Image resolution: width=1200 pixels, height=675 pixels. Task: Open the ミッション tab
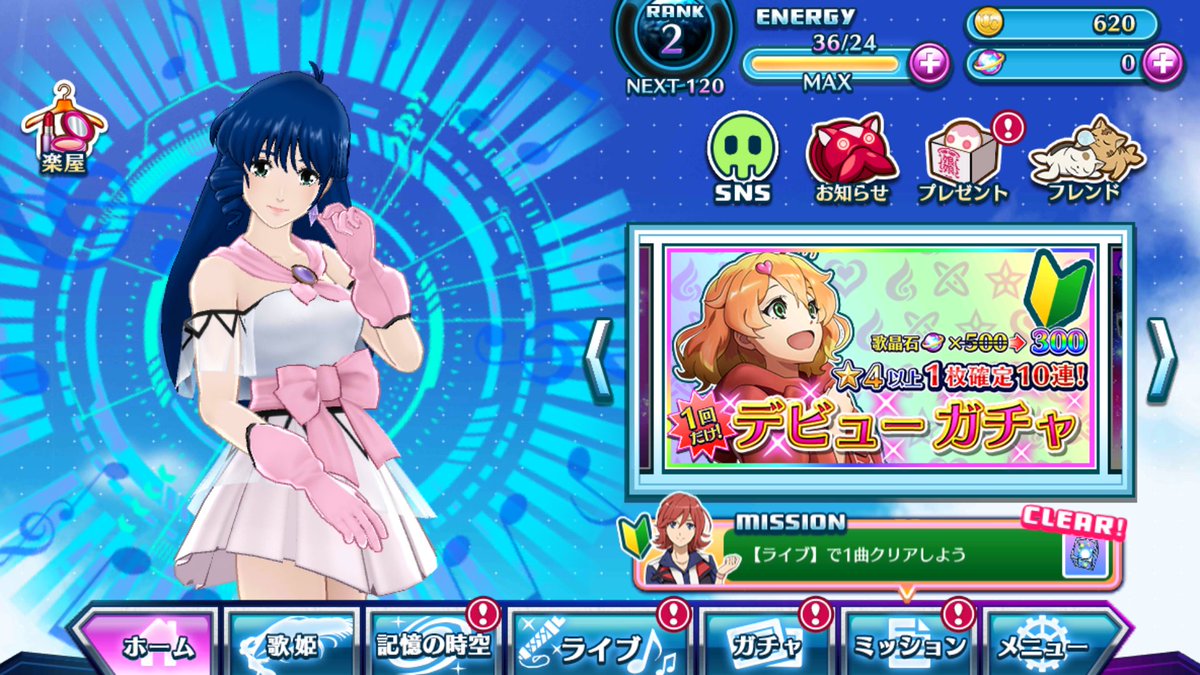pyautogui.click(x=908, y=646)
